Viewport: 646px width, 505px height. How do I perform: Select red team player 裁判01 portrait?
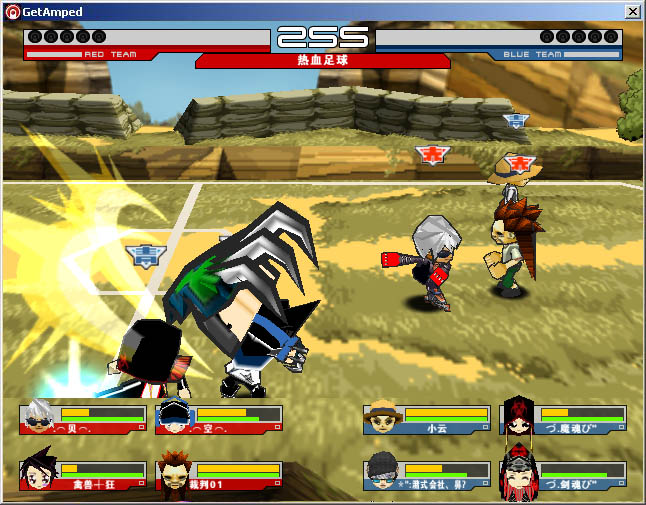[x=176, y=474]
